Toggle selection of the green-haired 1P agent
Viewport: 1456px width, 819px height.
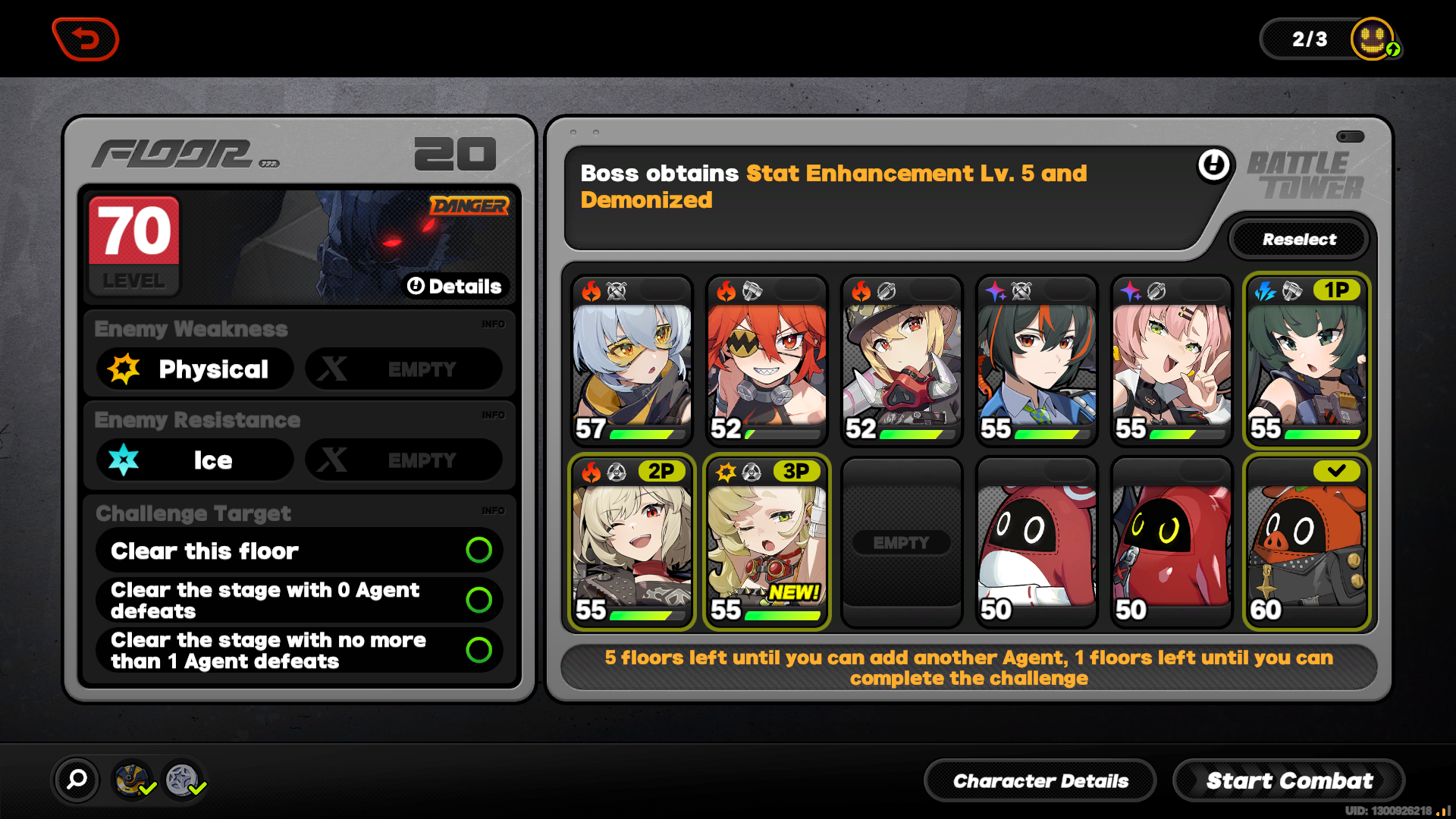(1306, 362)
